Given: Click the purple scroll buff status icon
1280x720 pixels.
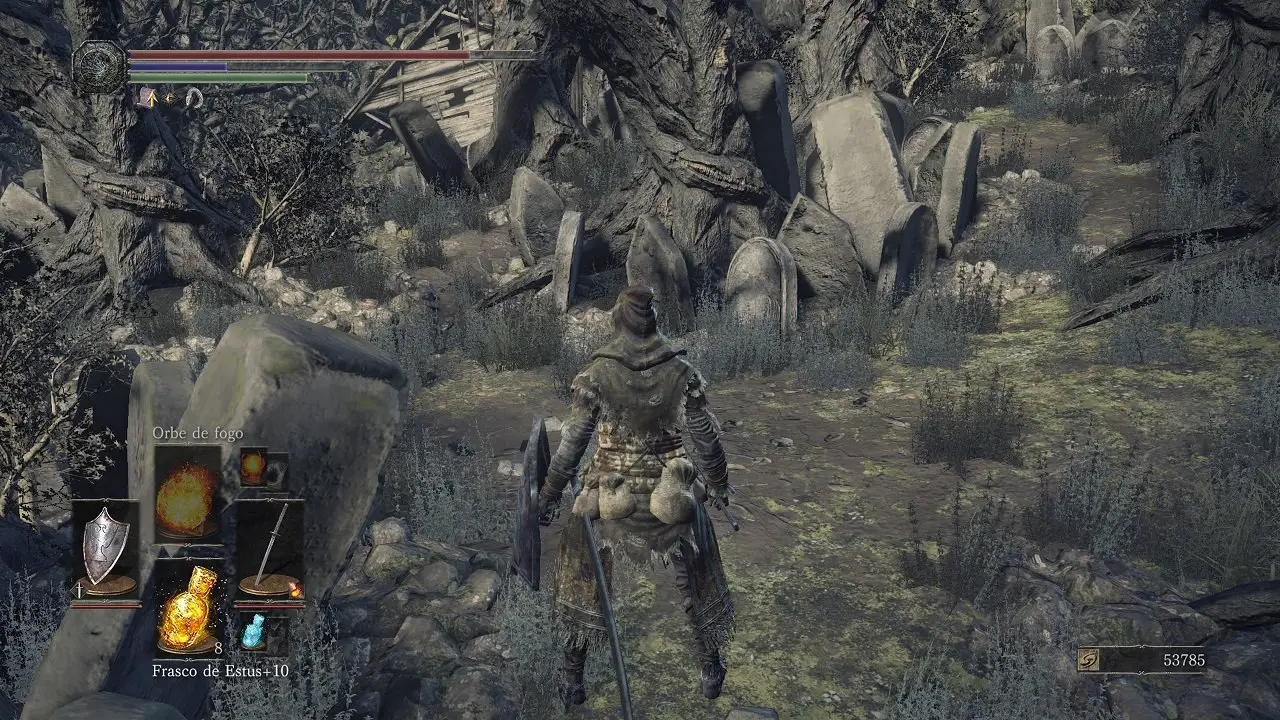Looking at the screenshot, I should (146, 97).
